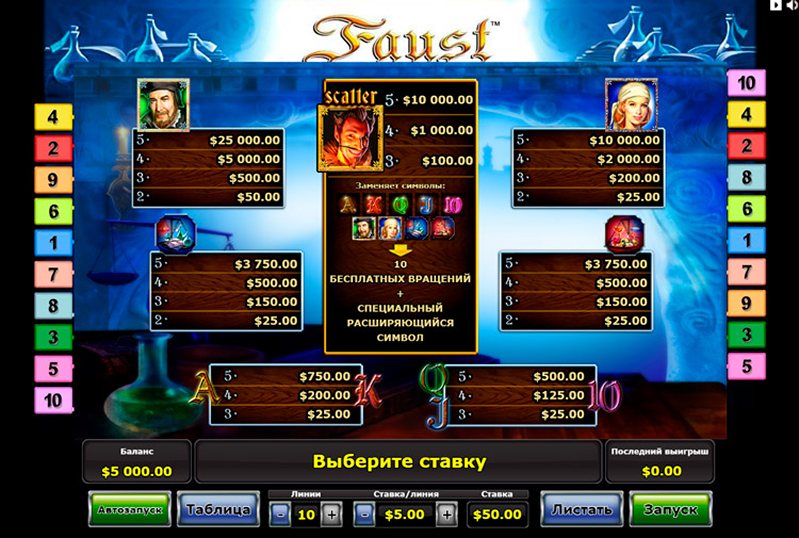Image resolution: width=799 pixels, height=538 pixels.
Task: Start a spin with the Запуск button
Action: pyautogui.click(x=669, y=510)
